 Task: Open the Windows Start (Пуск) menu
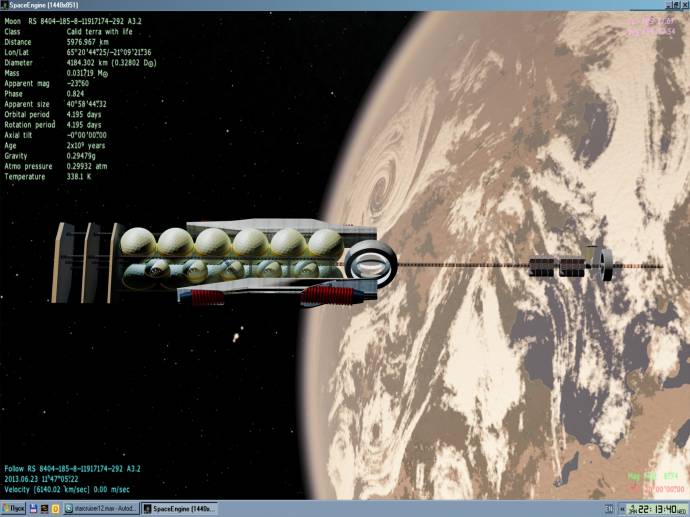coord(13,509)
